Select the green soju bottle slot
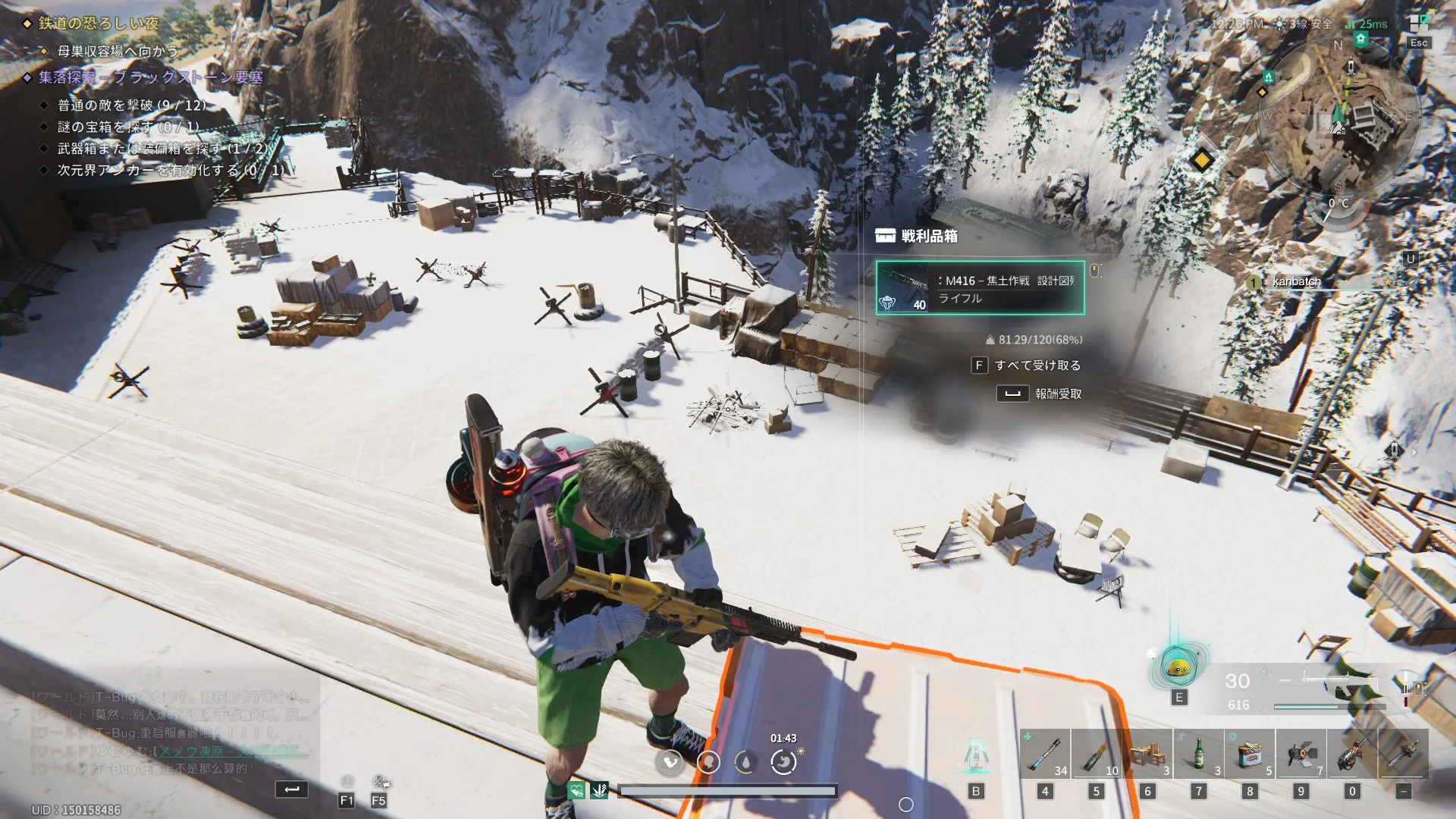Image resolution: width=1456 pixels, height=819 pixels. (x=1199, y=754)
